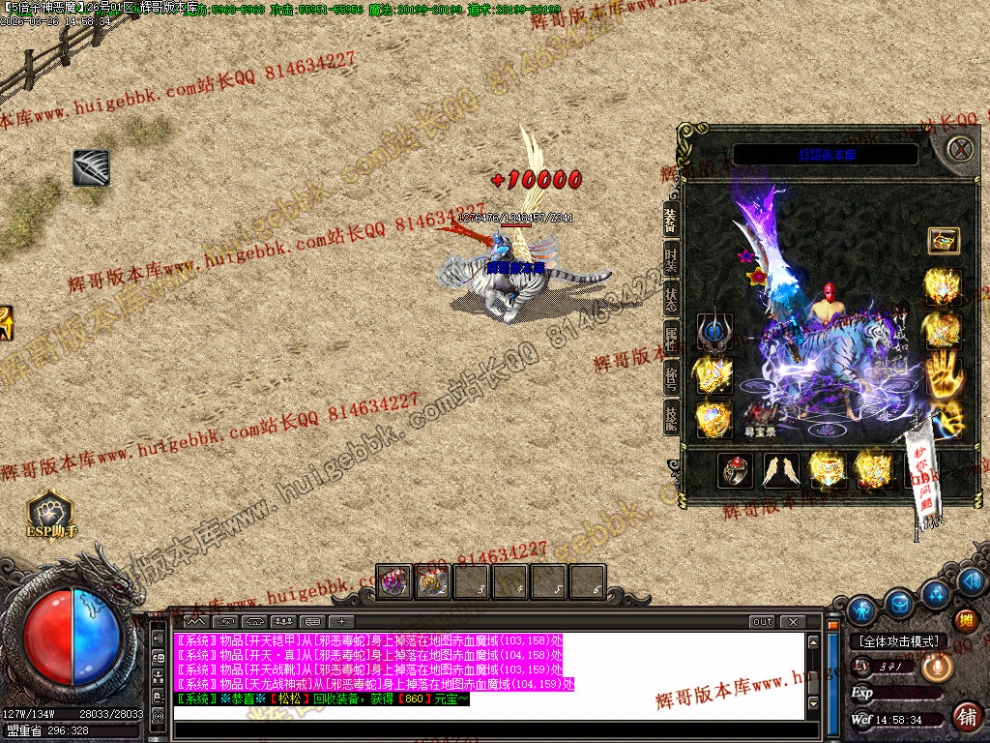
Task: Open the 摊 stall button
Action: pyautogui.click(x=966, y=621)
